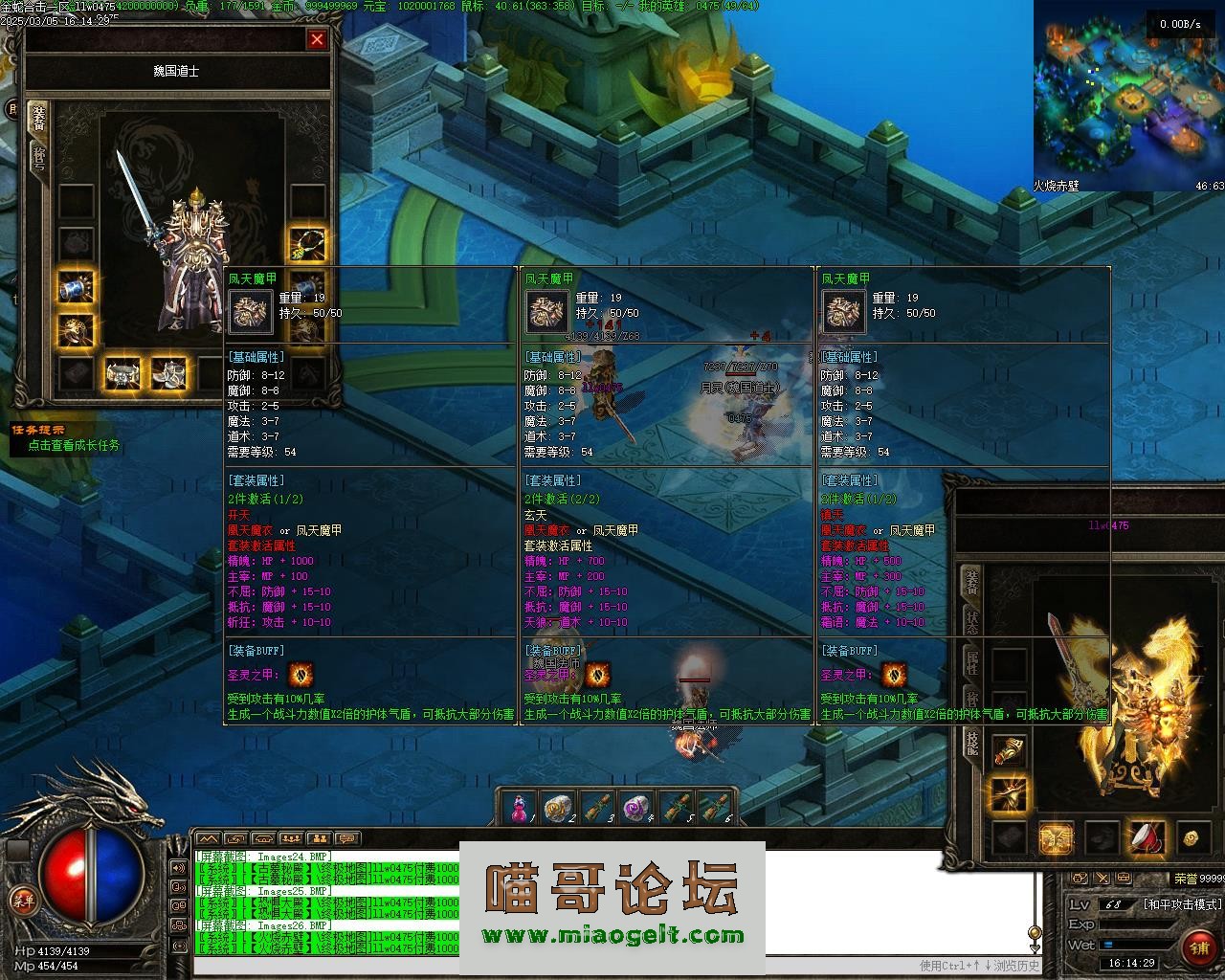The image size is (1225, 980).
Task: Open the 状态 tab in player character panel
Action: coord(972,622)
